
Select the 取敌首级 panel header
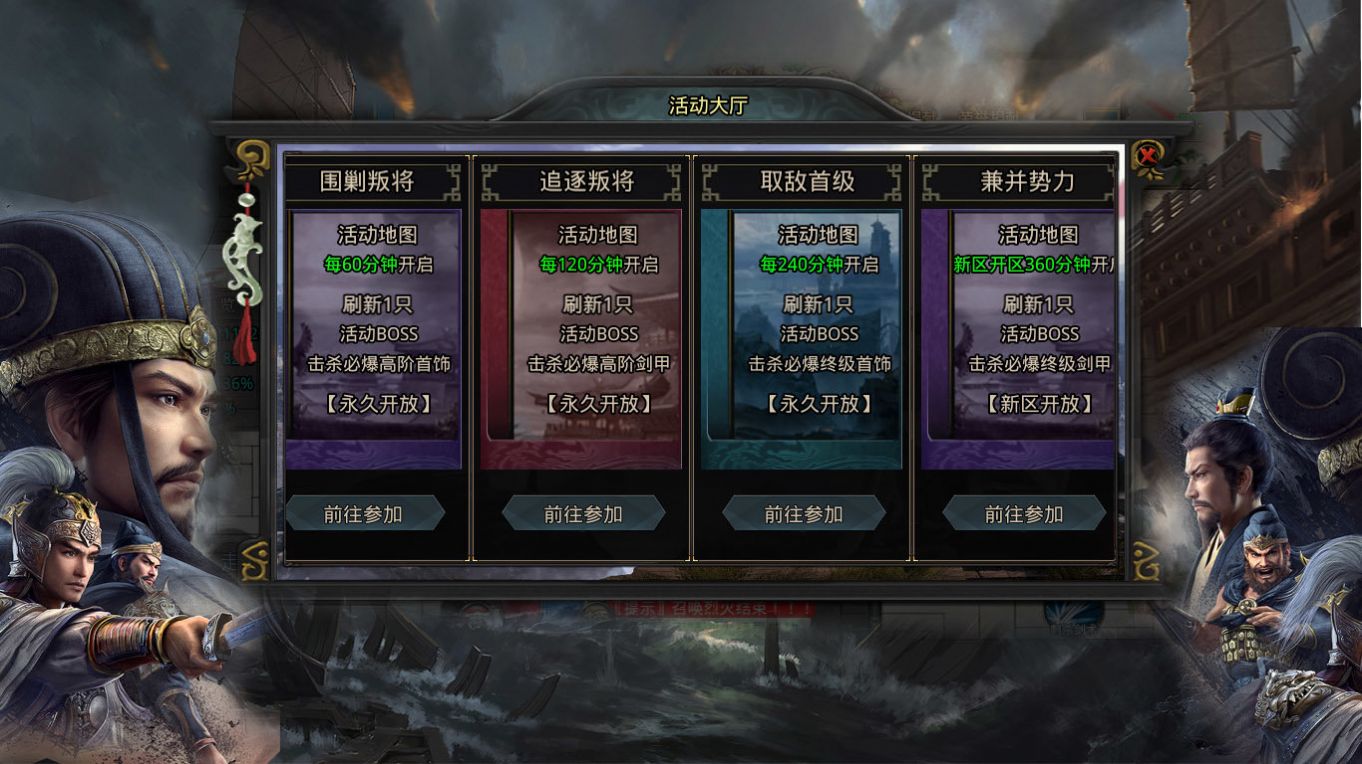pos(808,180)
